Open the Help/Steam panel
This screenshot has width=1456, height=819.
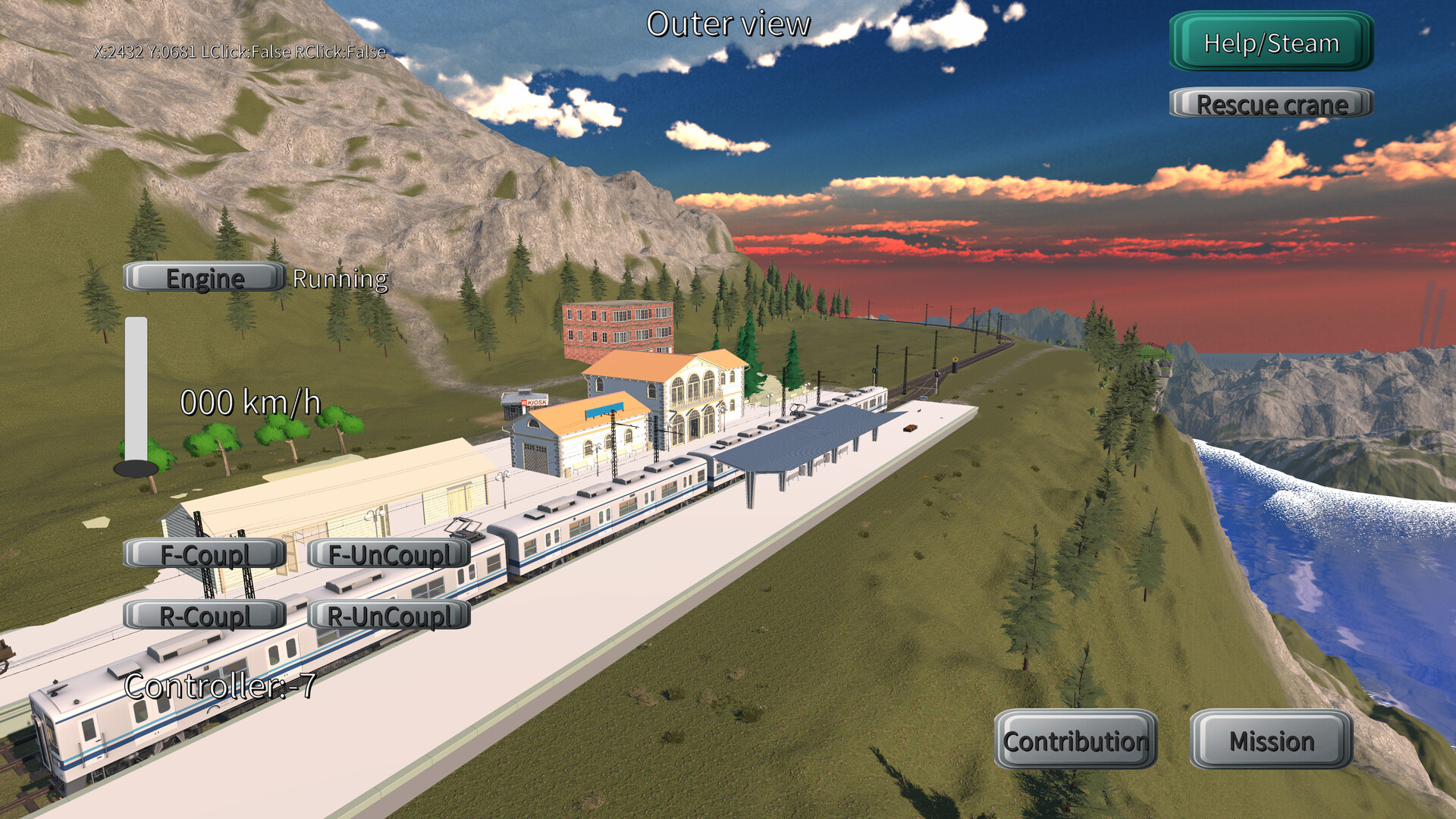(1269, 43)
